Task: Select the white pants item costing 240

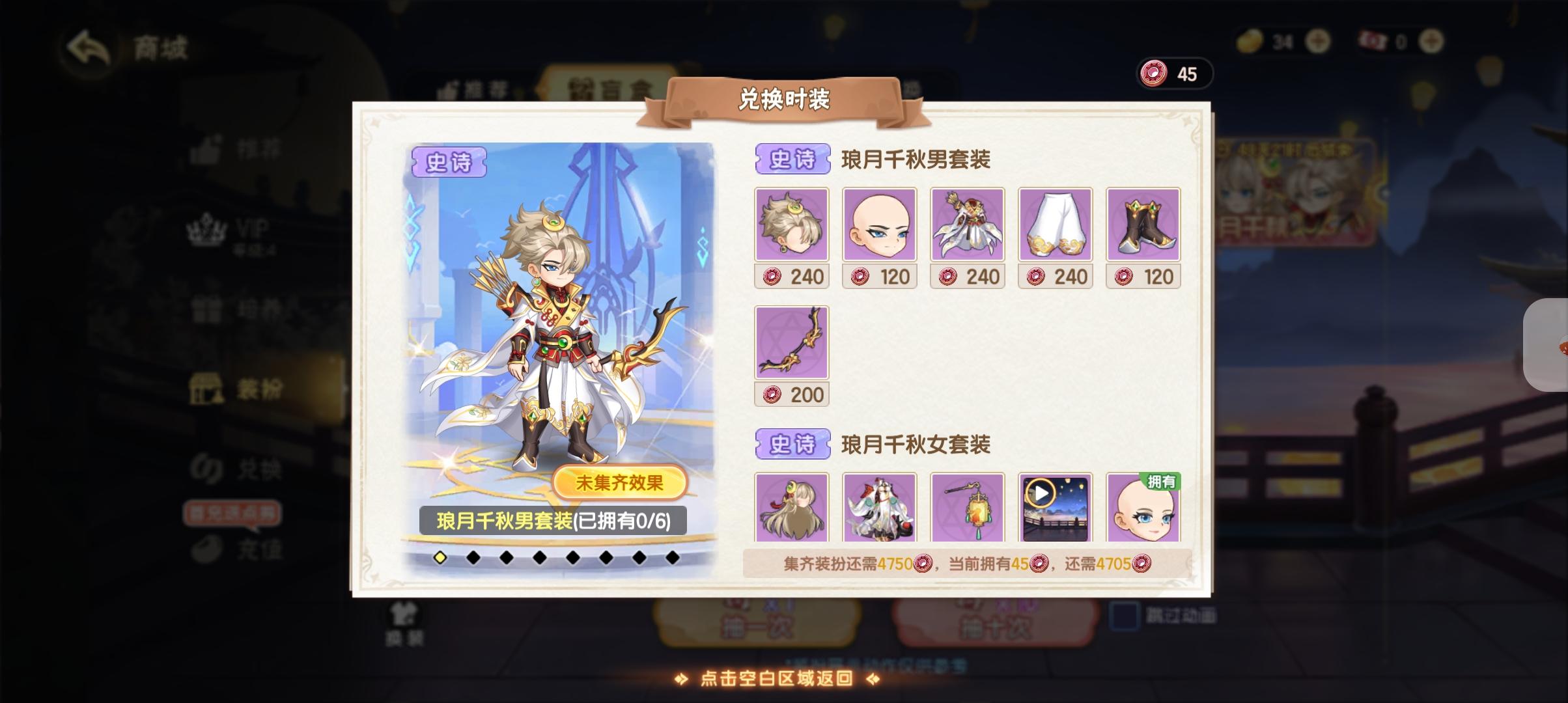Action: (1055, 225)
